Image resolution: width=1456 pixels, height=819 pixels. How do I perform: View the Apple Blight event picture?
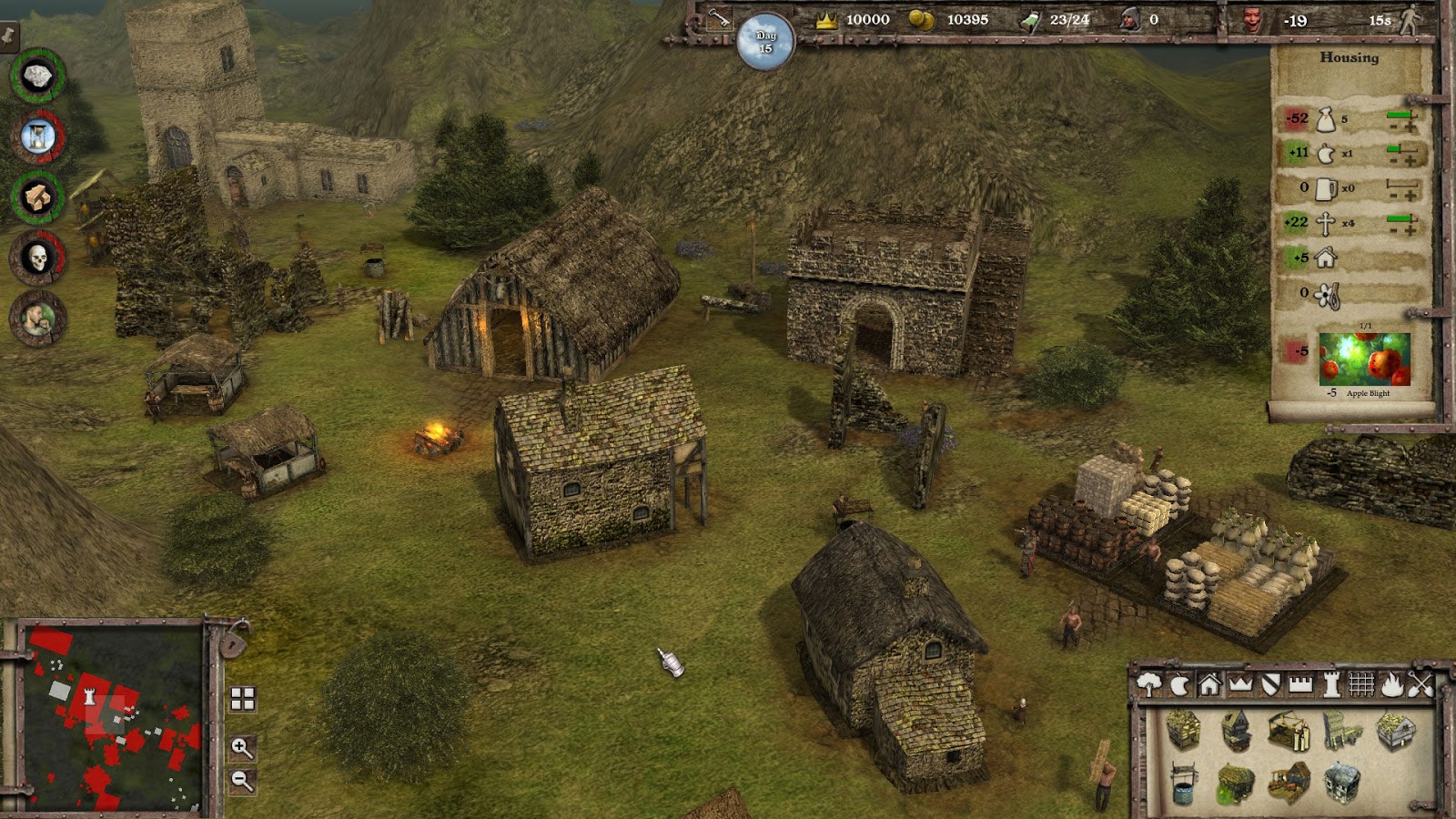tap(1364, 359)
